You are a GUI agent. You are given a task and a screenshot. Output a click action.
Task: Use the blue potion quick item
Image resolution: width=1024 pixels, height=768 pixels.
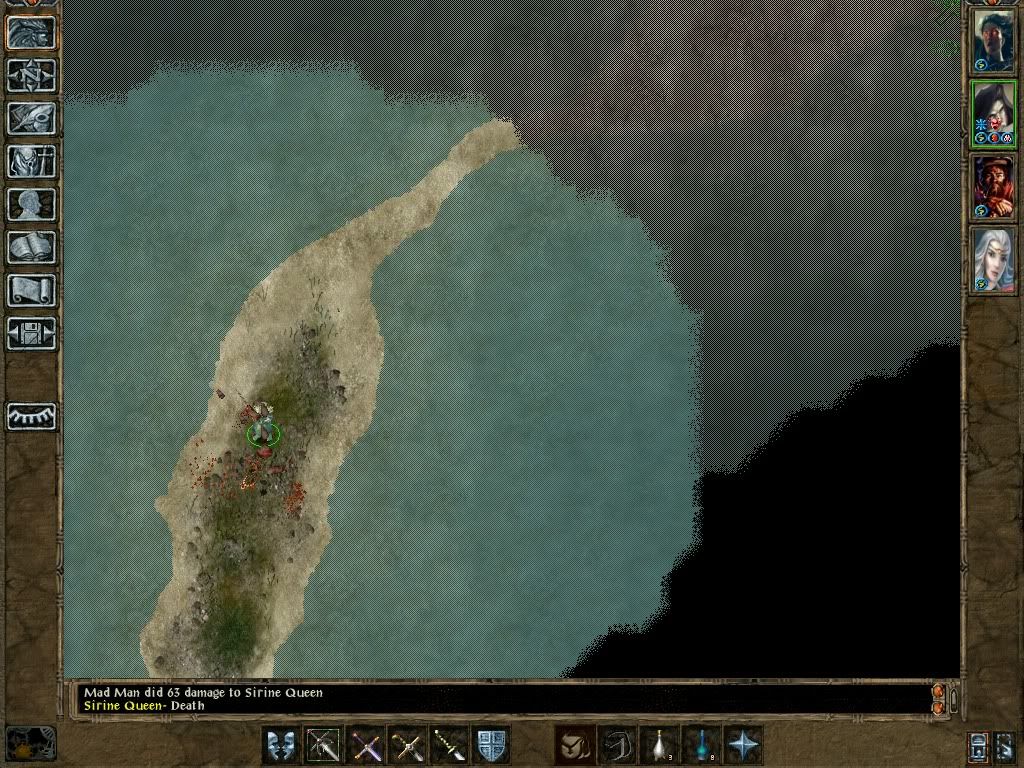(701, 745)
